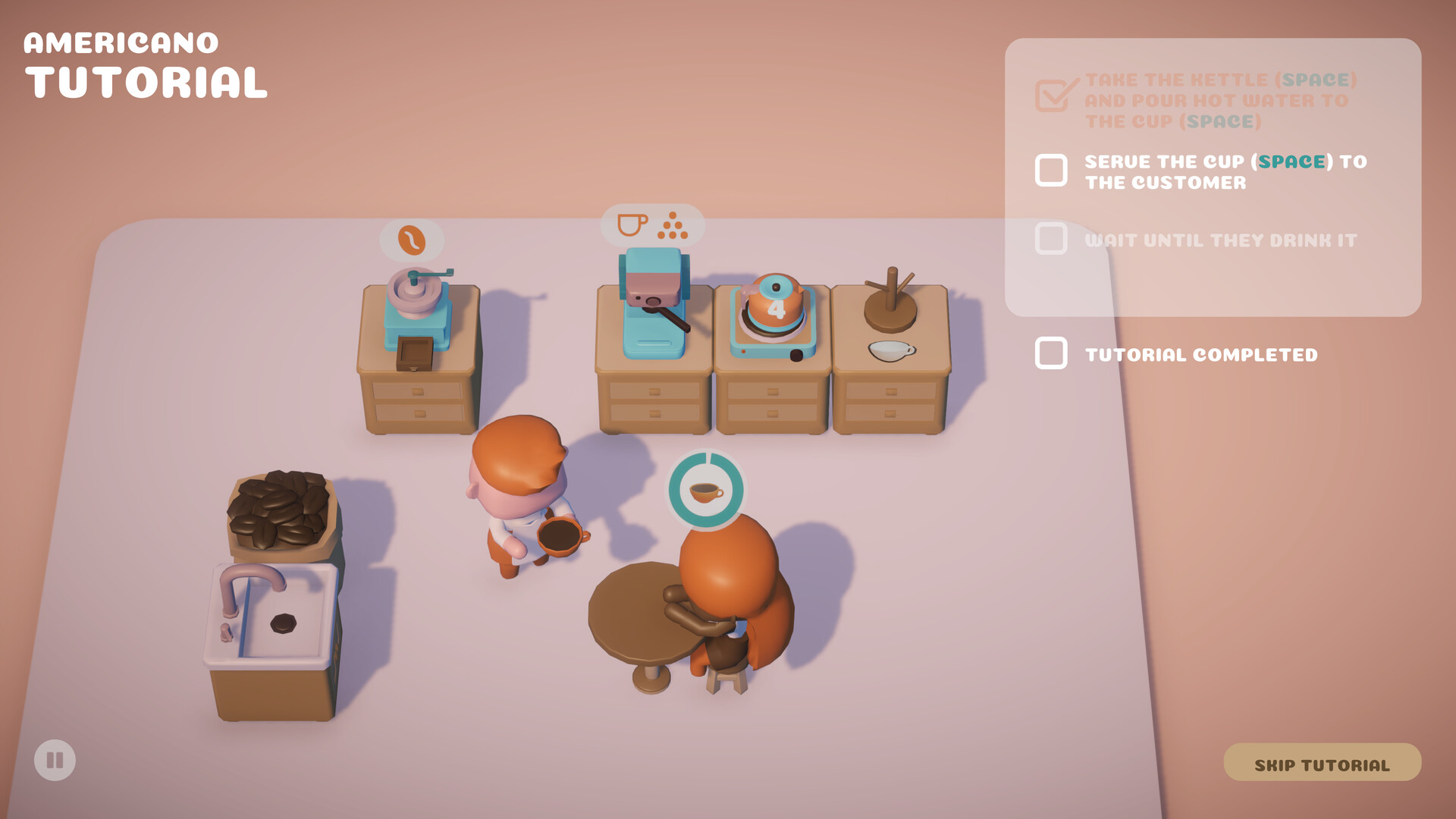Tick the 'Wait until they drink it' checkbox
The image size is (1456, 819).
1051,240
